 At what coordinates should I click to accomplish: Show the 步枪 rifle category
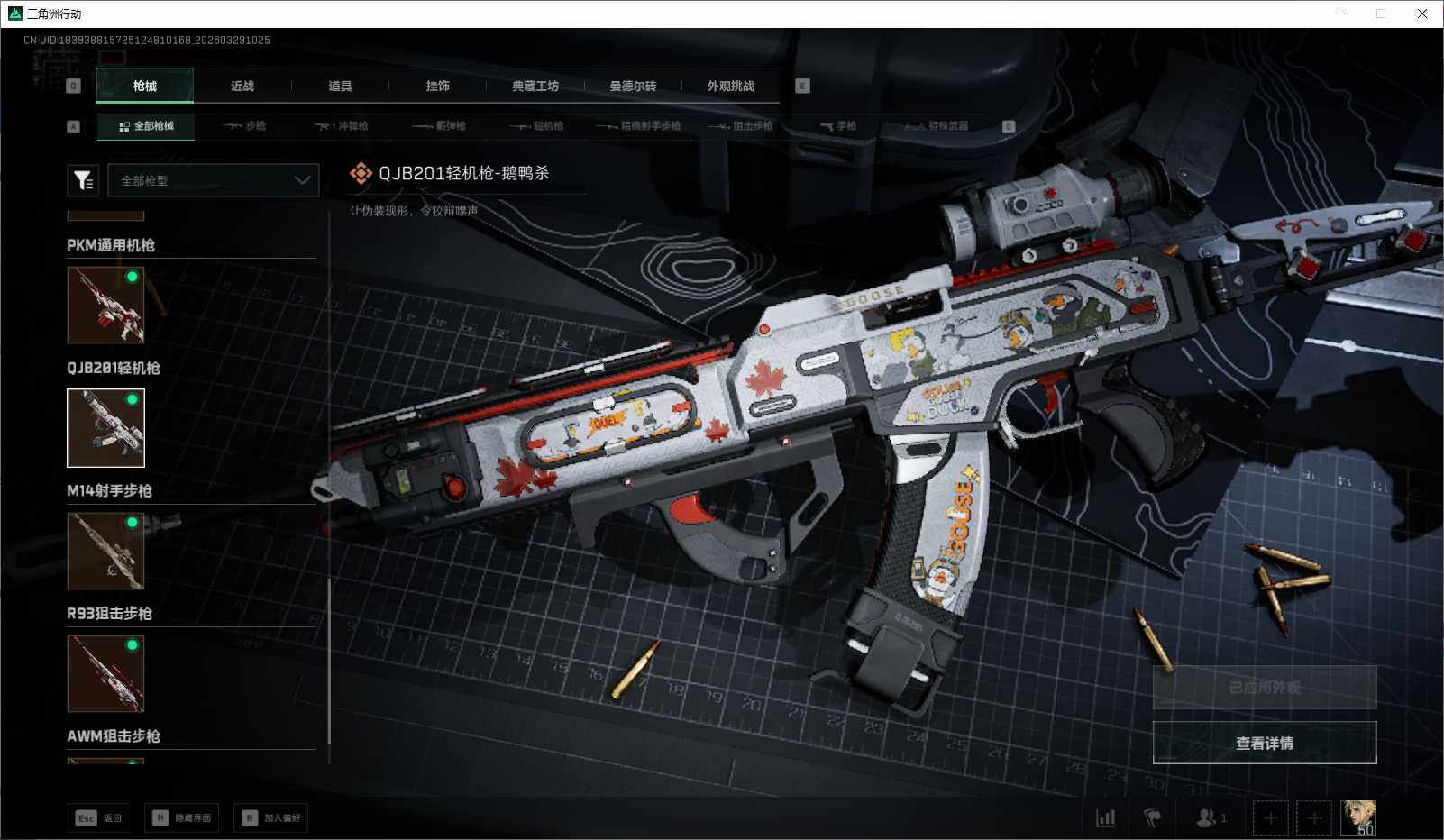244,126
